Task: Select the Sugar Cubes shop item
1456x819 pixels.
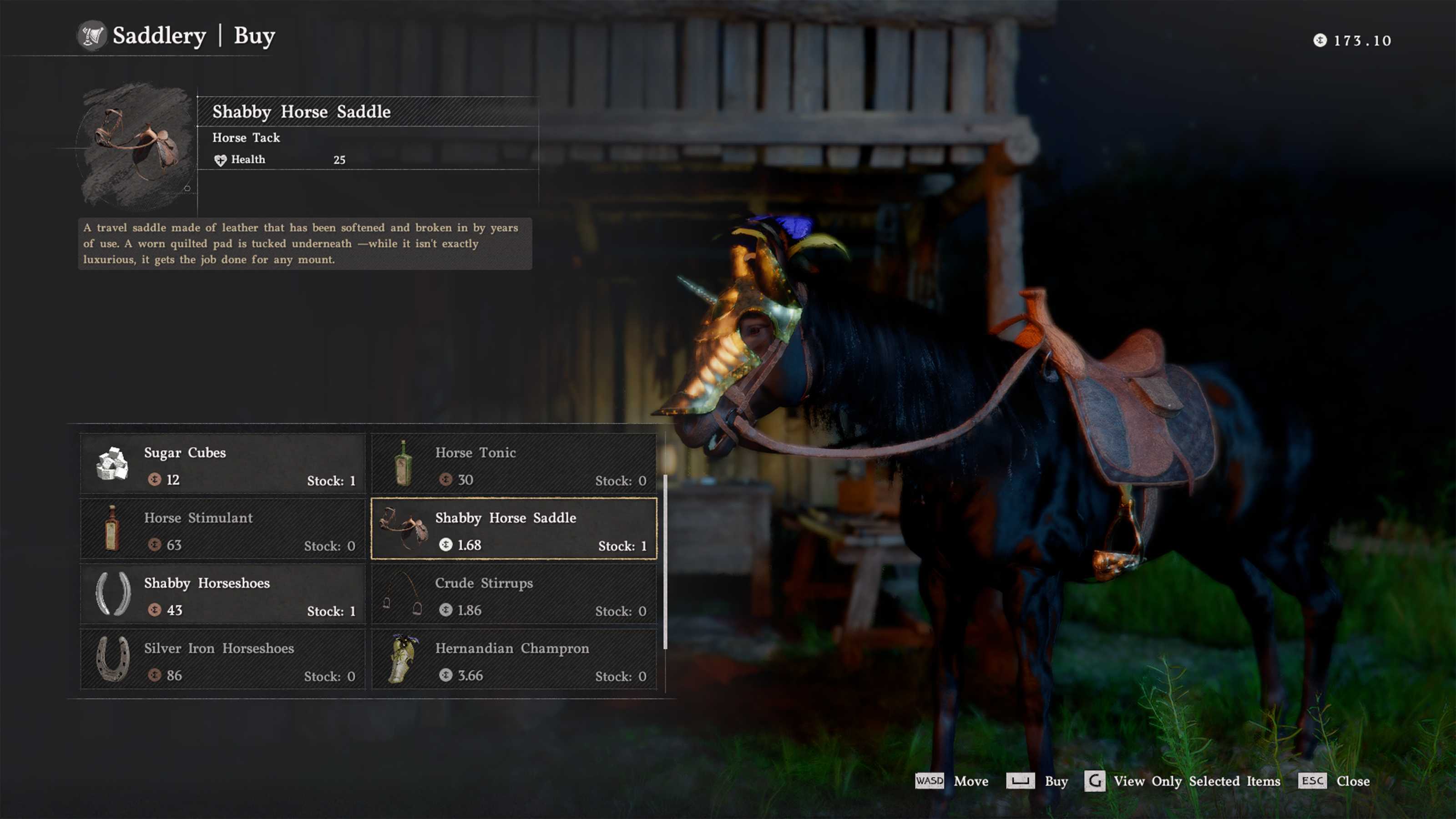Action: [x=222, y=464]
